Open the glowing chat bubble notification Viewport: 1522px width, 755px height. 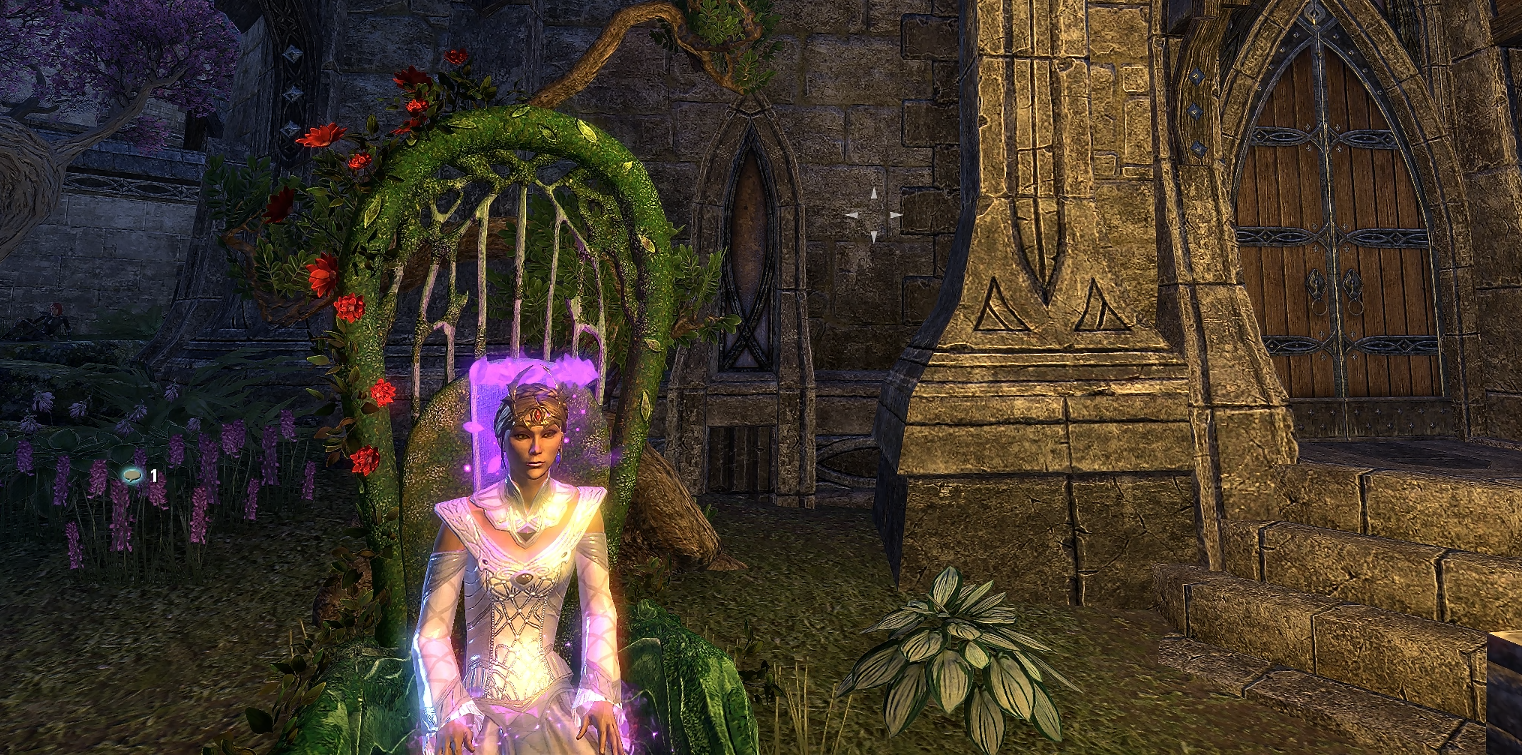(x=131, y=476)
